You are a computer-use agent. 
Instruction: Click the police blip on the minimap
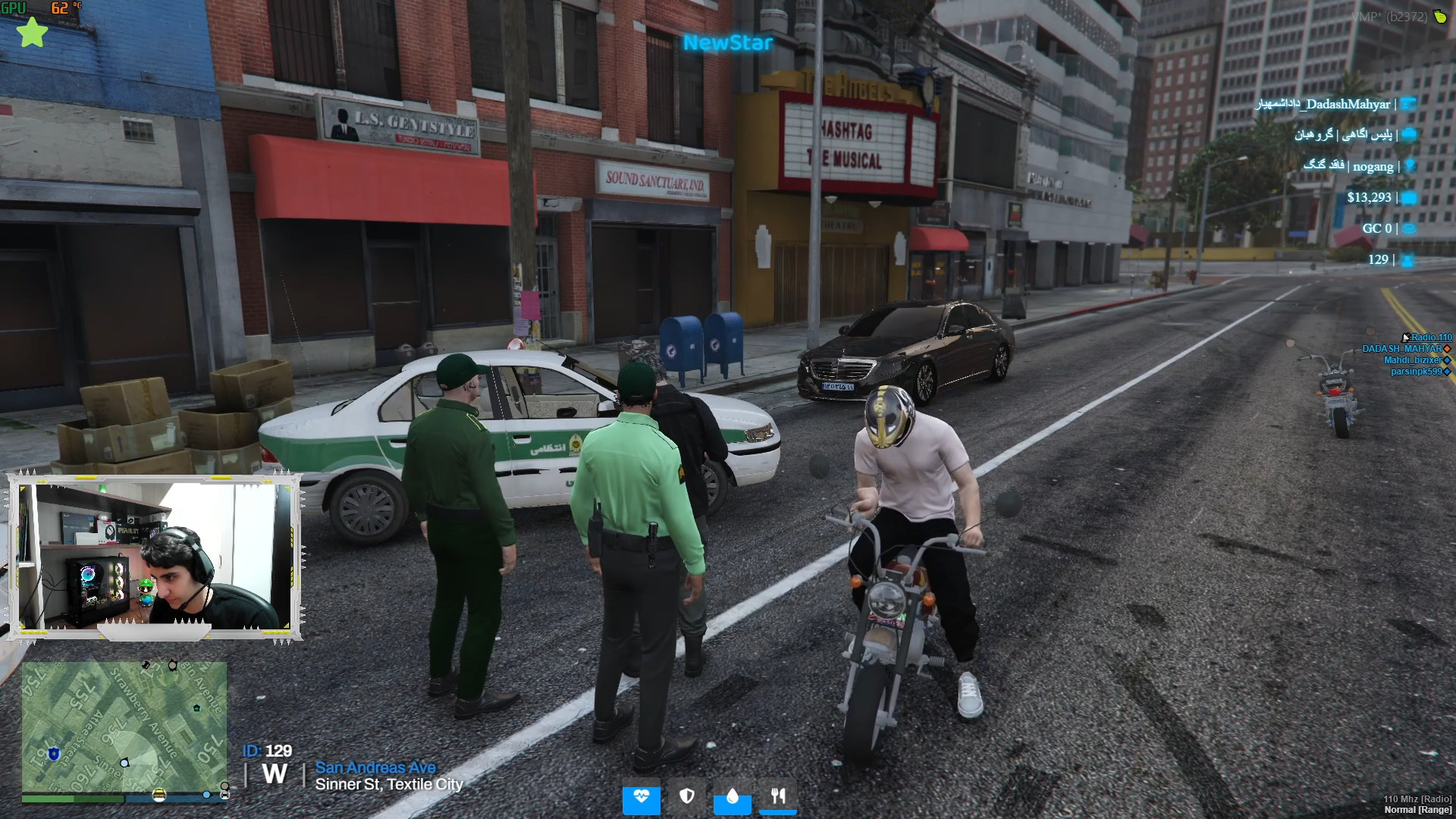53,754
